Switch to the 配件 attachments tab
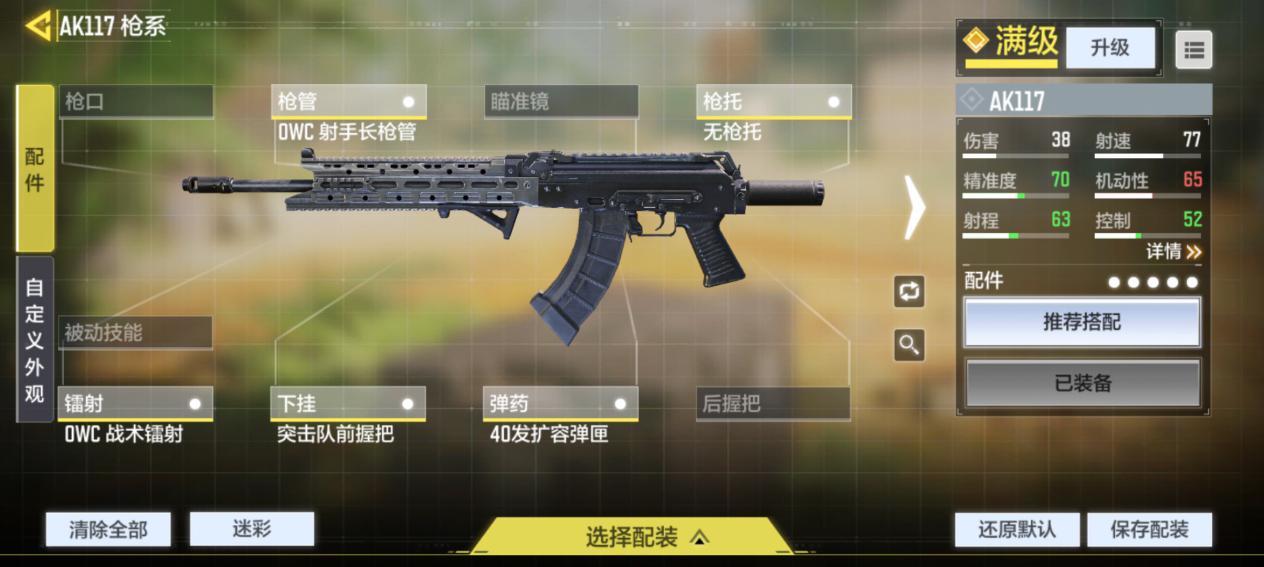Image resolution: width=1264 pixels, height=567 pixels. [35, 168]
